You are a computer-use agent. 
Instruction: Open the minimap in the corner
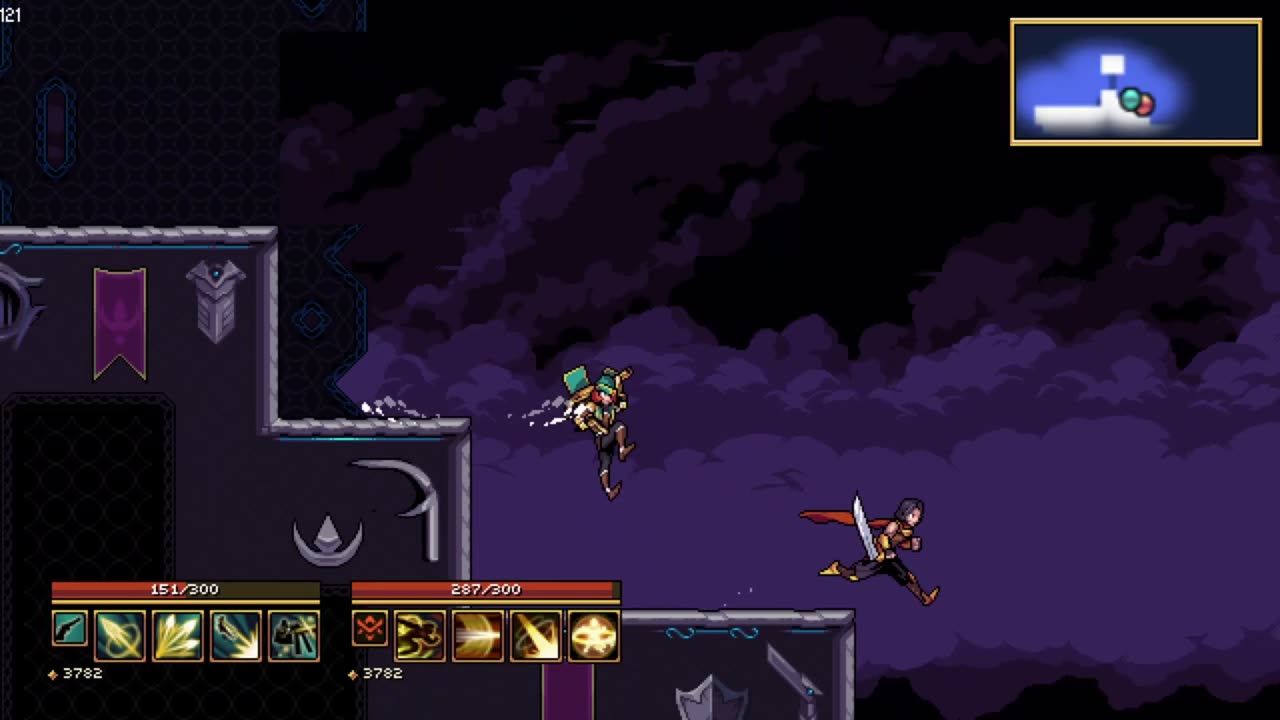[1135, 82]
